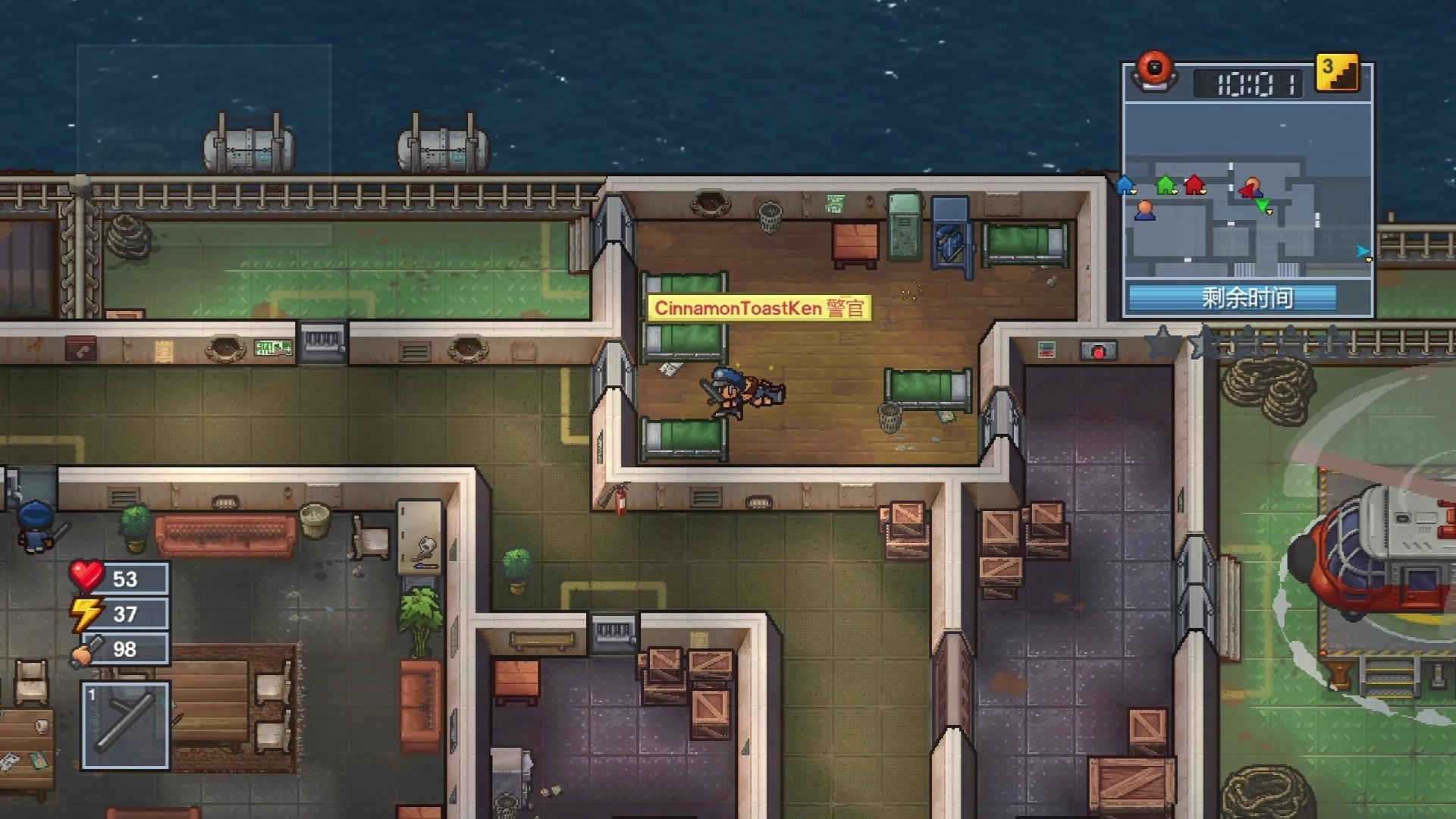Click the yellow floor 3 stairs indicator
Screen dimensions: 1456x819
pos(1337,74)
